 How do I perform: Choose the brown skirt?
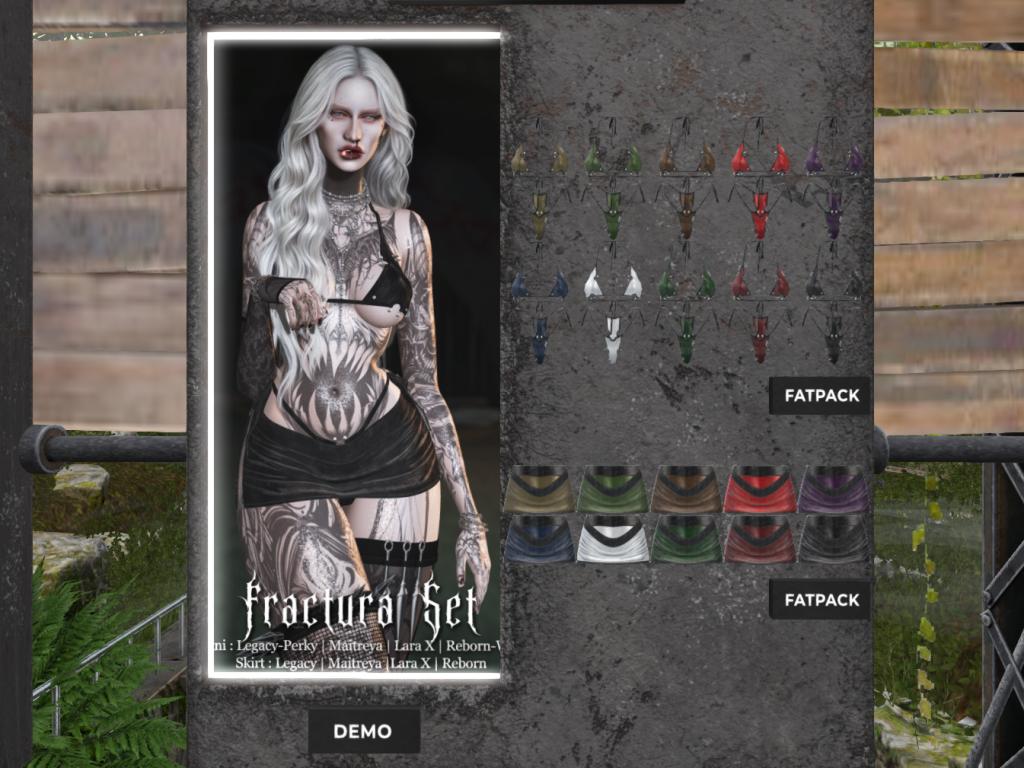(686, 490)
